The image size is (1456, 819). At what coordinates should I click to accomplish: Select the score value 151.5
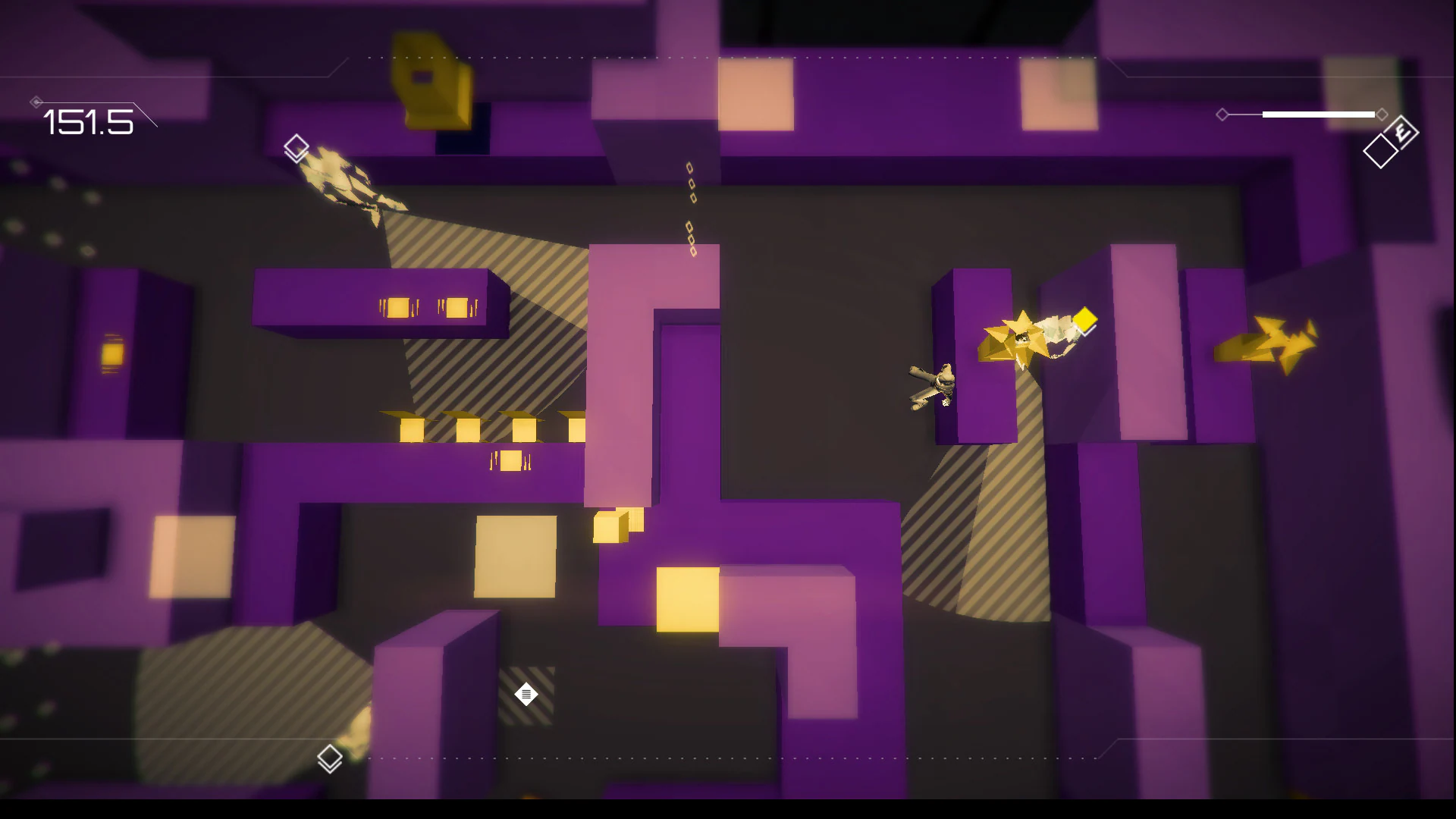[89, 123]
